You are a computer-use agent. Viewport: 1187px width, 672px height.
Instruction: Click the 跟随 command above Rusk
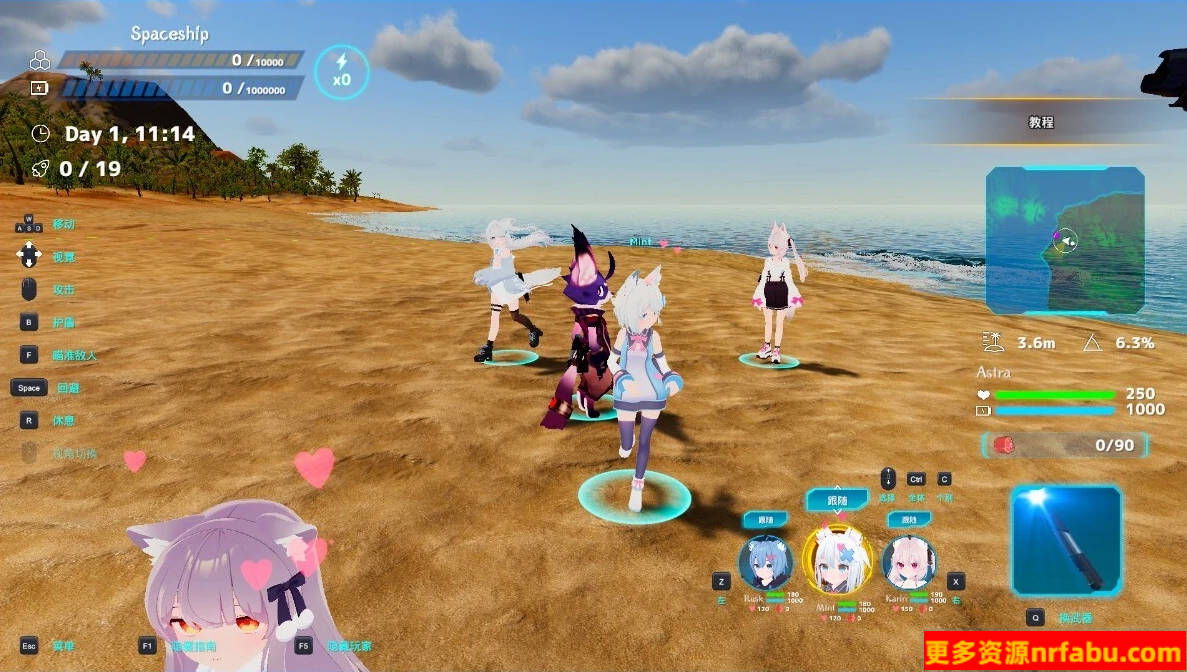click(x=766, y=520)
